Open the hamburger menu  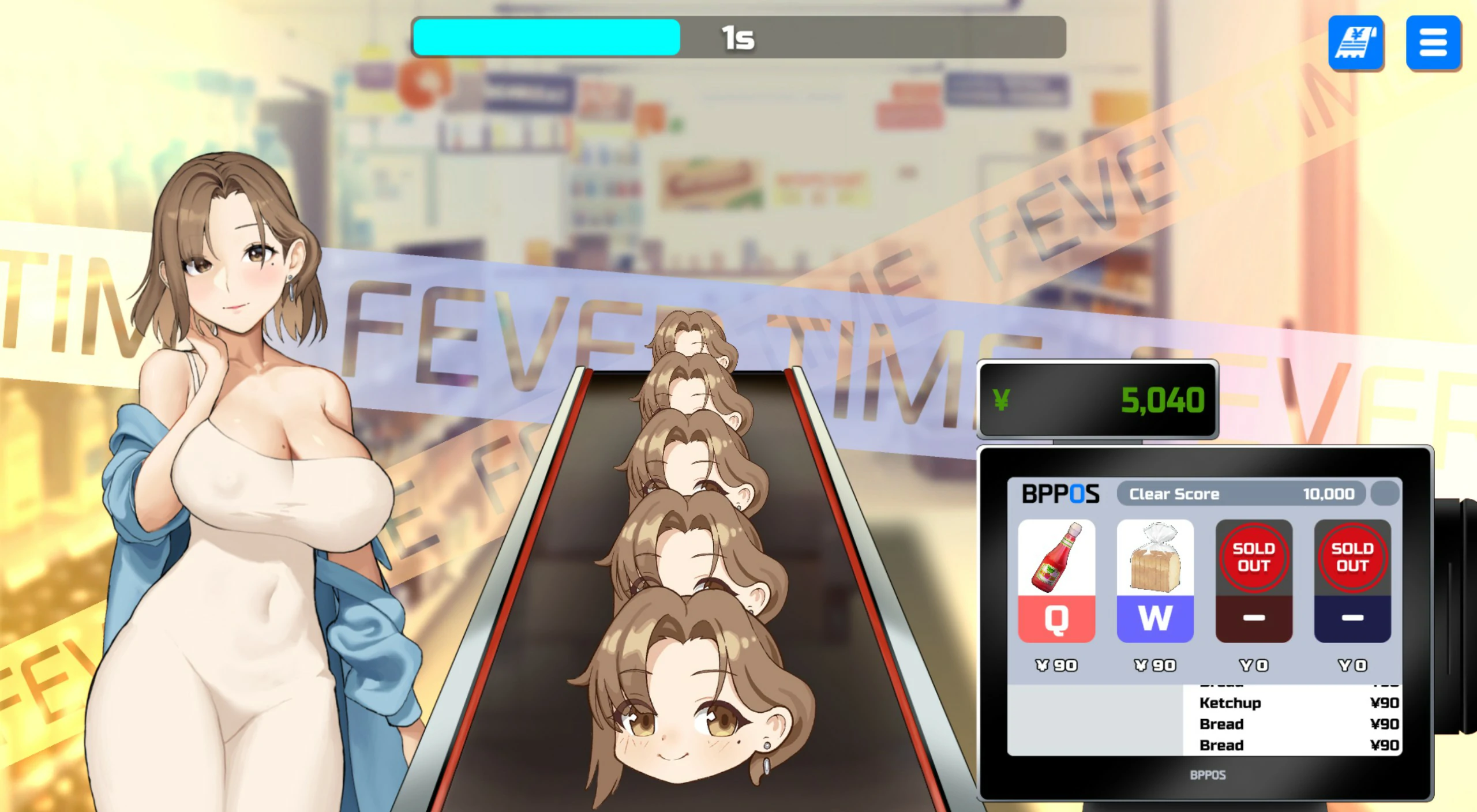pos(1433,43)
